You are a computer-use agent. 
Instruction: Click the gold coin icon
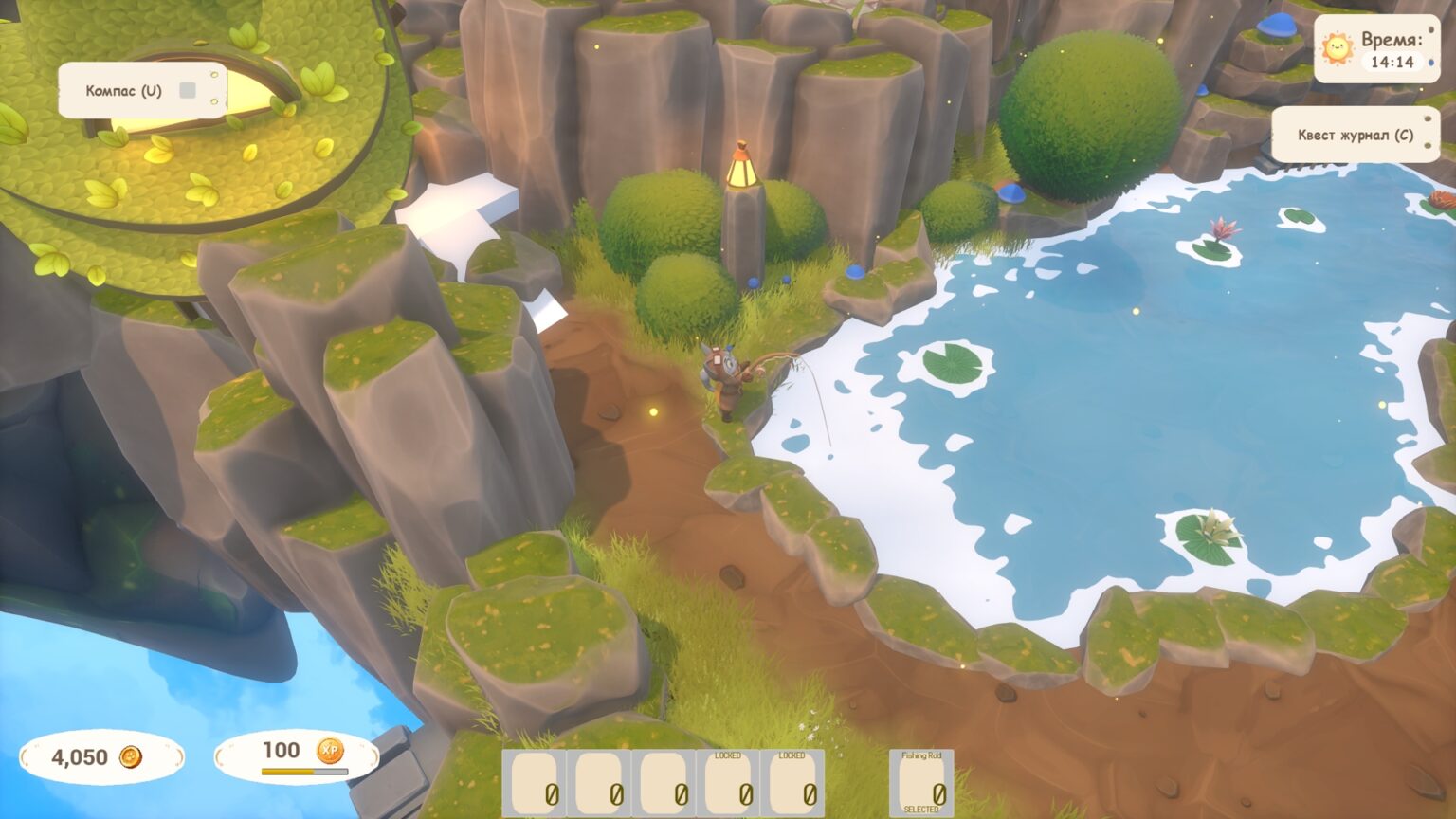[131, 756]
